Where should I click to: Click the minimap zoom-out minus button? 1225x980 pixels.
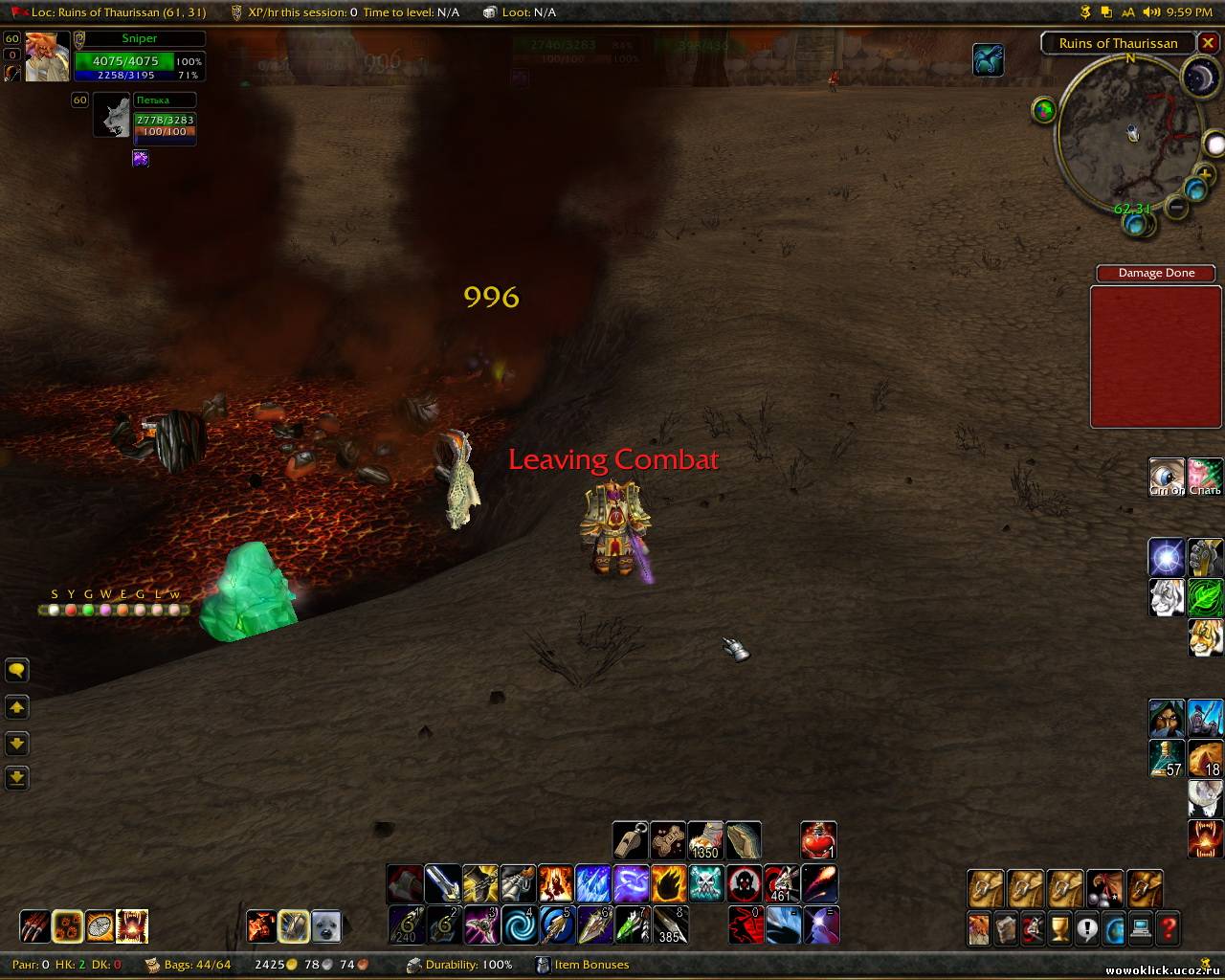click(1177, 206)
